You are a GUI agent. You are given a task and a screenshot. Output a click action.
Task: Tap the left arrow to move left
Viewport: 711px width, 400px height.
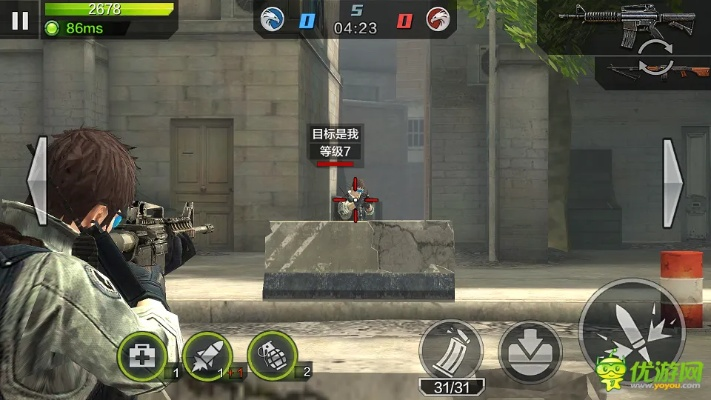(x=37, y=181)
